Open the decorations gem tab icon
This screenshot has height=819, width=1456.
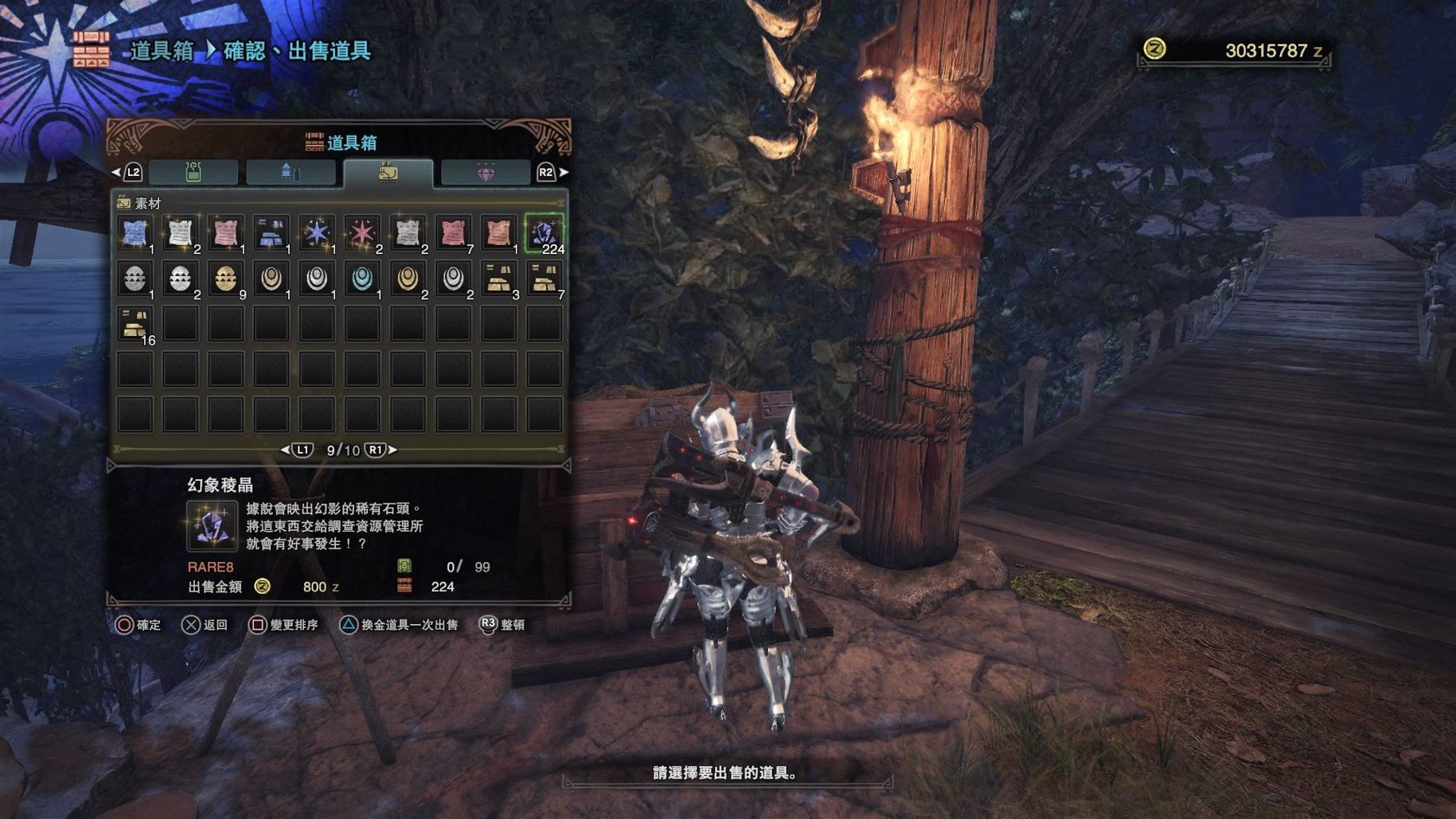(486, 173)
